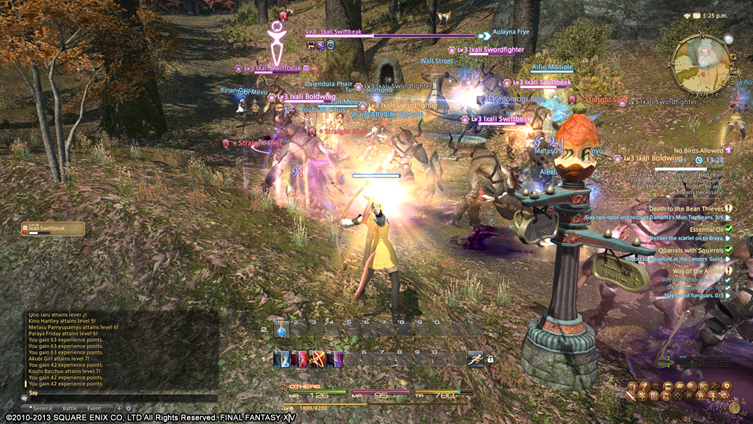Viewport: 753px width, 424px height.
Task: Switch to the General chat tab
Action: [x=43, y=408]
